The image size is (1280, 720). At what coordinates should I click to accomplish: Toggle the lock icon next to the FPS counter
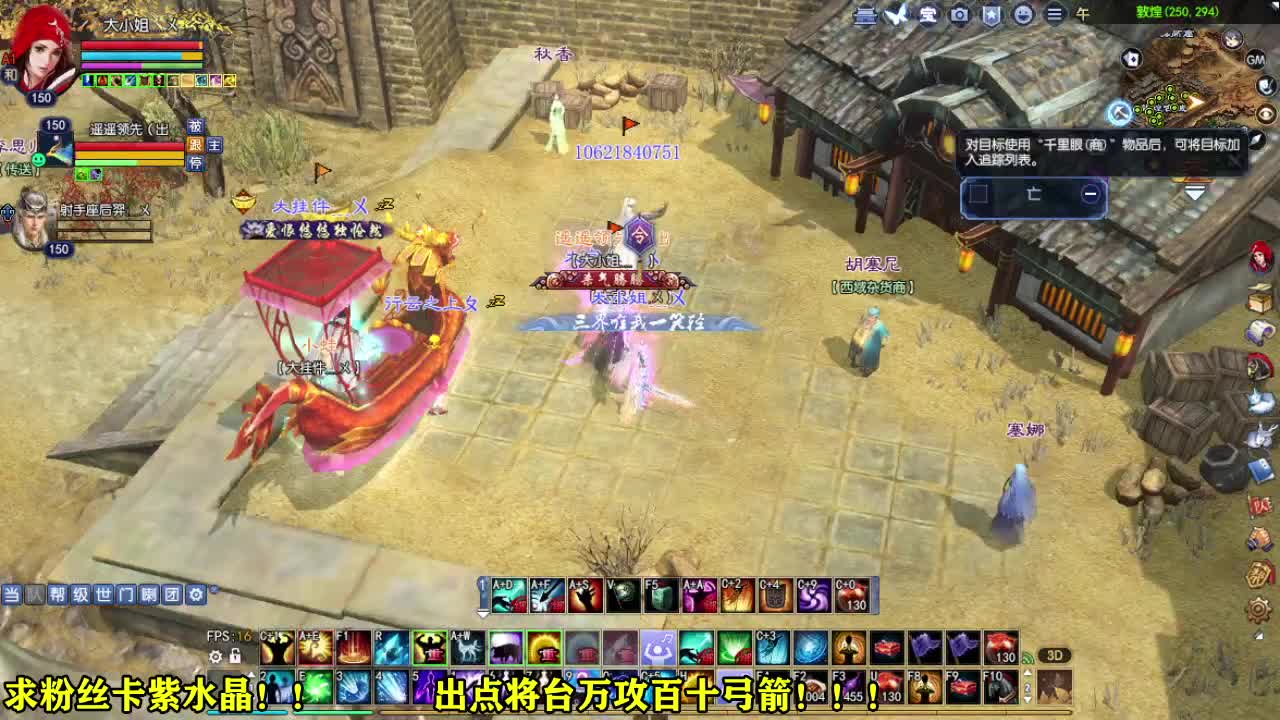point(235,656)
